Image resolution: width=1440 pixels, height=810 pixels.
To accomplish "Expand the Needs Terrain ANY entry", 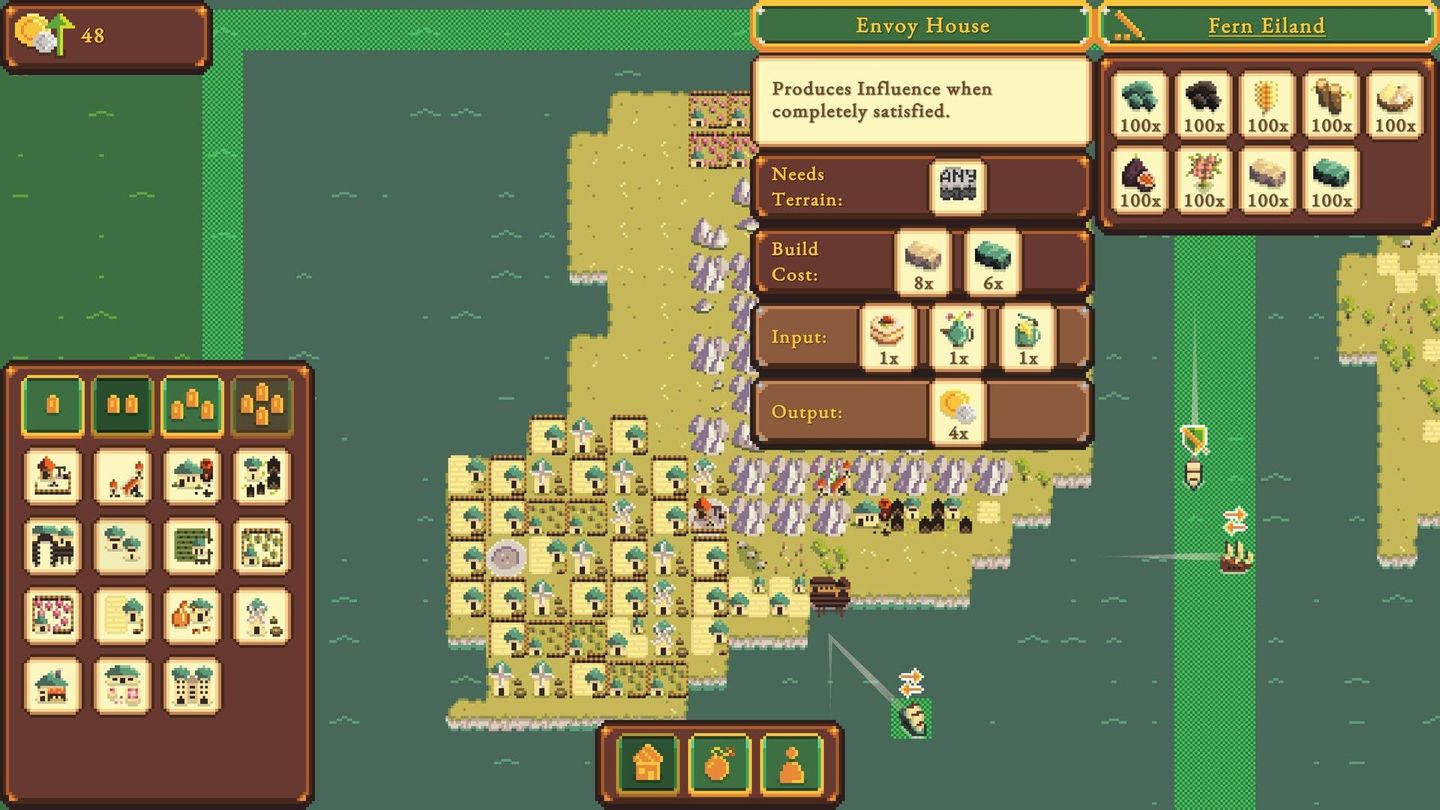I will click(957, 185).
